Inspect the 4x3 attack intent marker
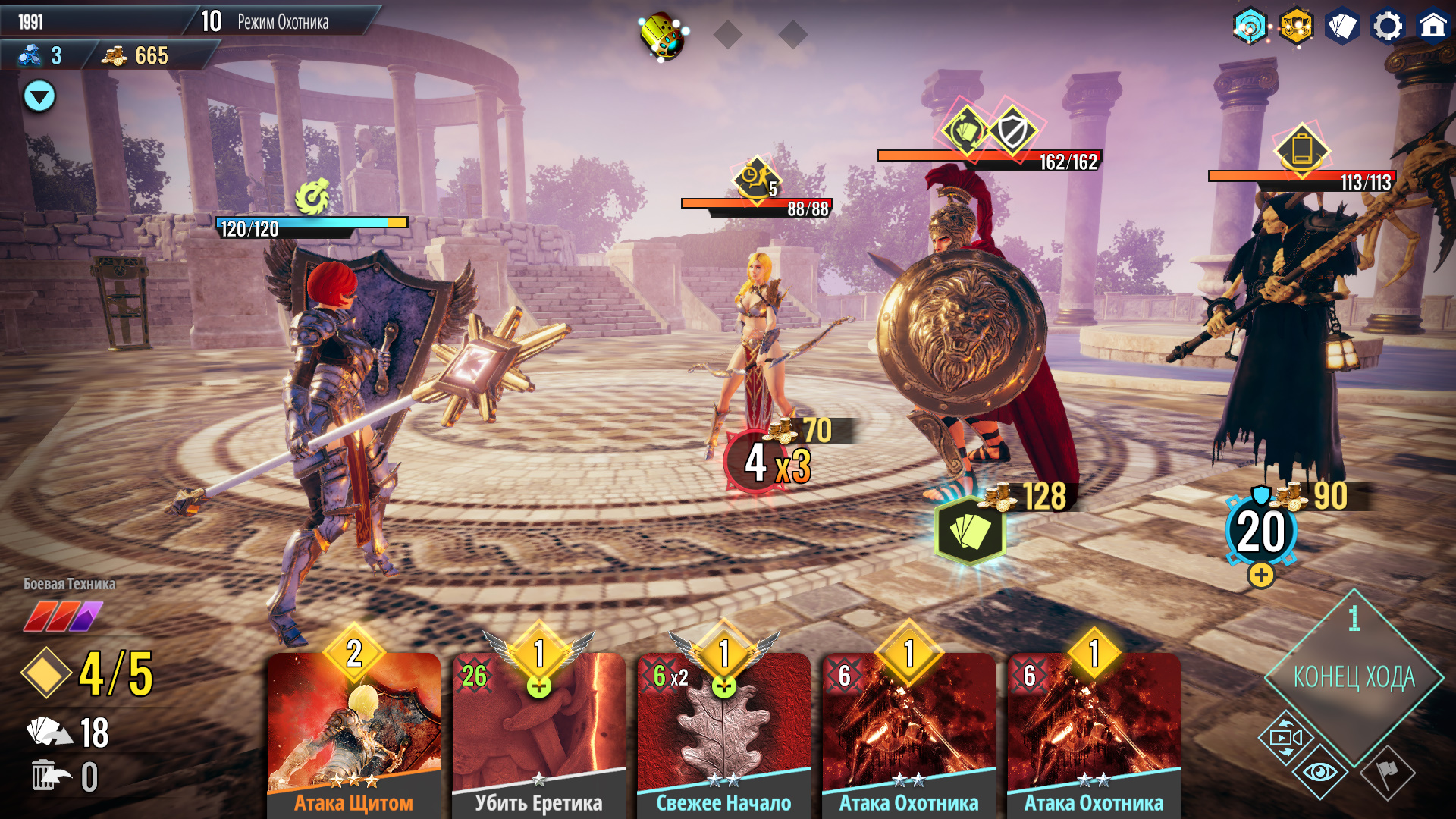The height and width of the screenshot is (819, 1456). coord(766,463)
